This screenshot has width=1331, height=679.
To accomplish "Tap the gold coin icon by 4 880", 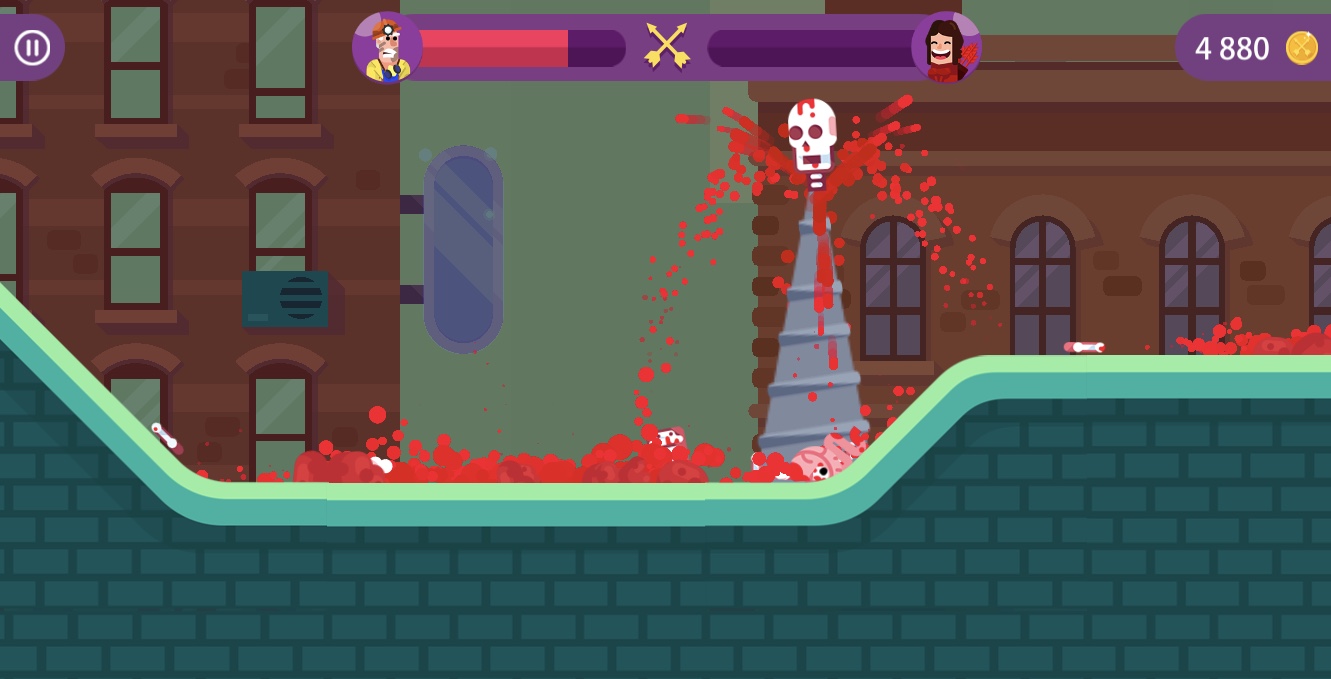I will (1301, 48).
